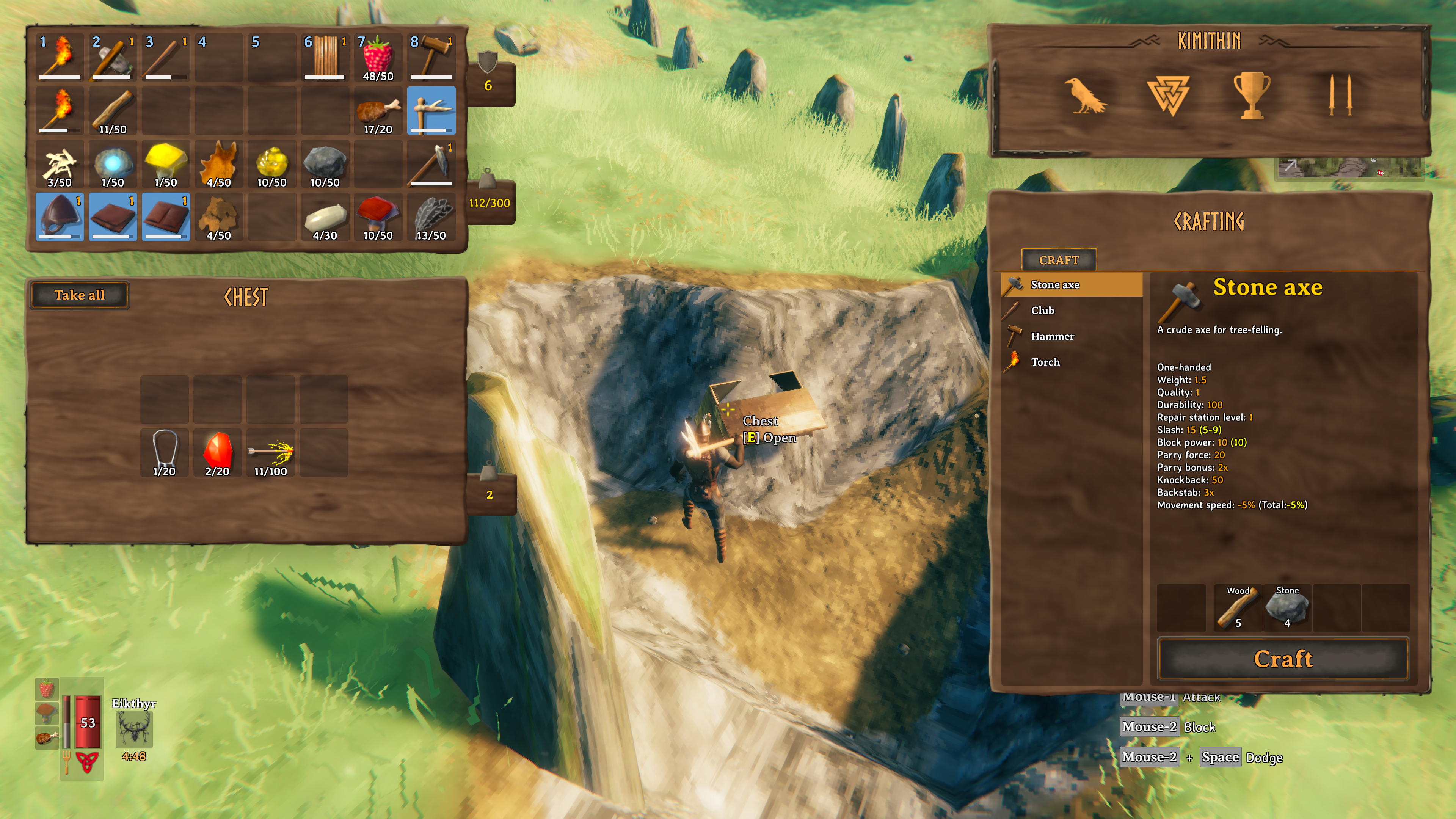Screen dimensions: 1456x819
Task: Select the red mushroom stack
Action: (378, 217)
